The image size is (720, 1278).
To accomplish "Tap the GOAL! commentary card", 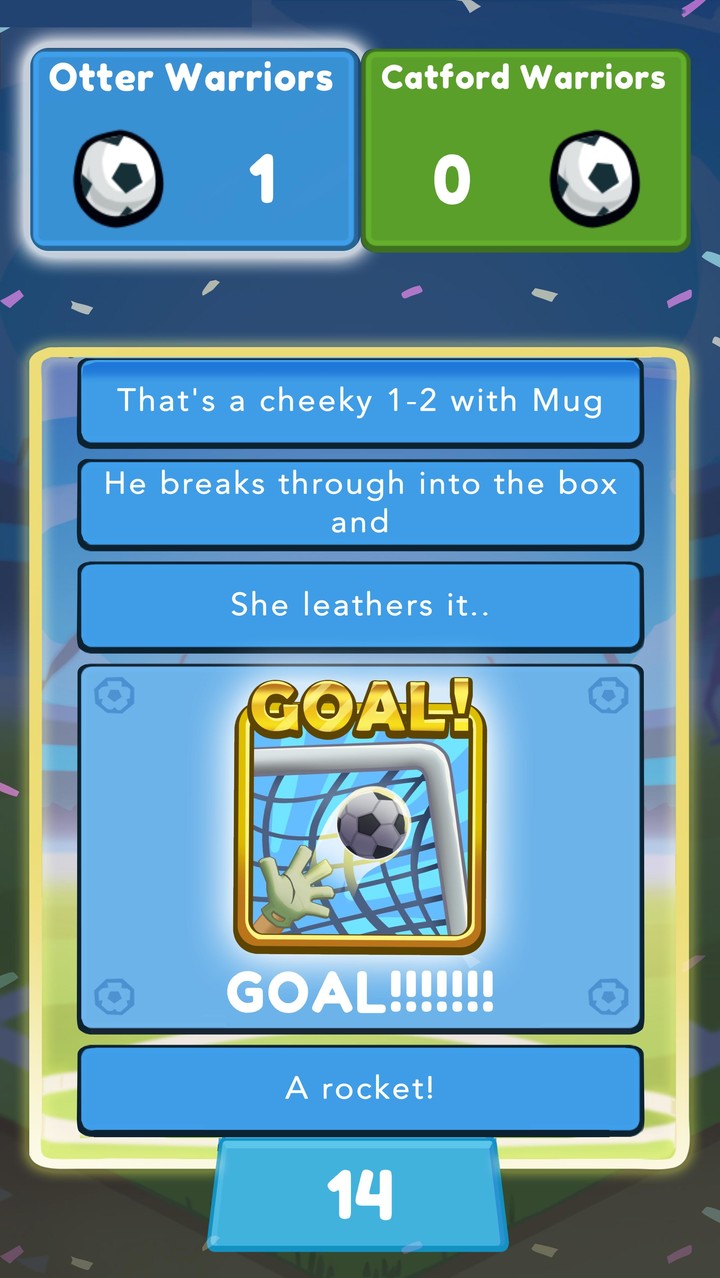I will click(360, 847).
